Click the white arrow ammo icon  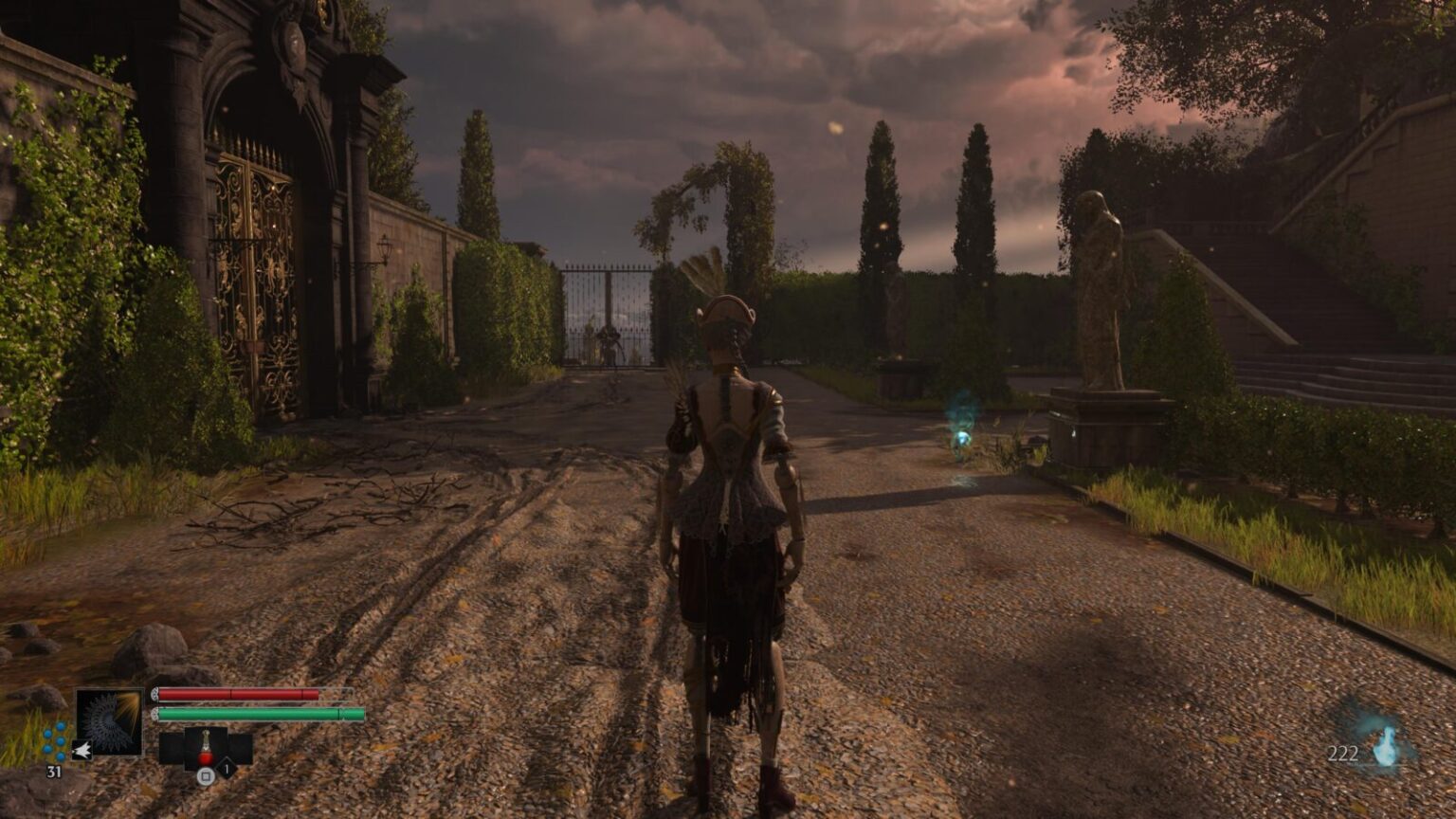point(82,750)
